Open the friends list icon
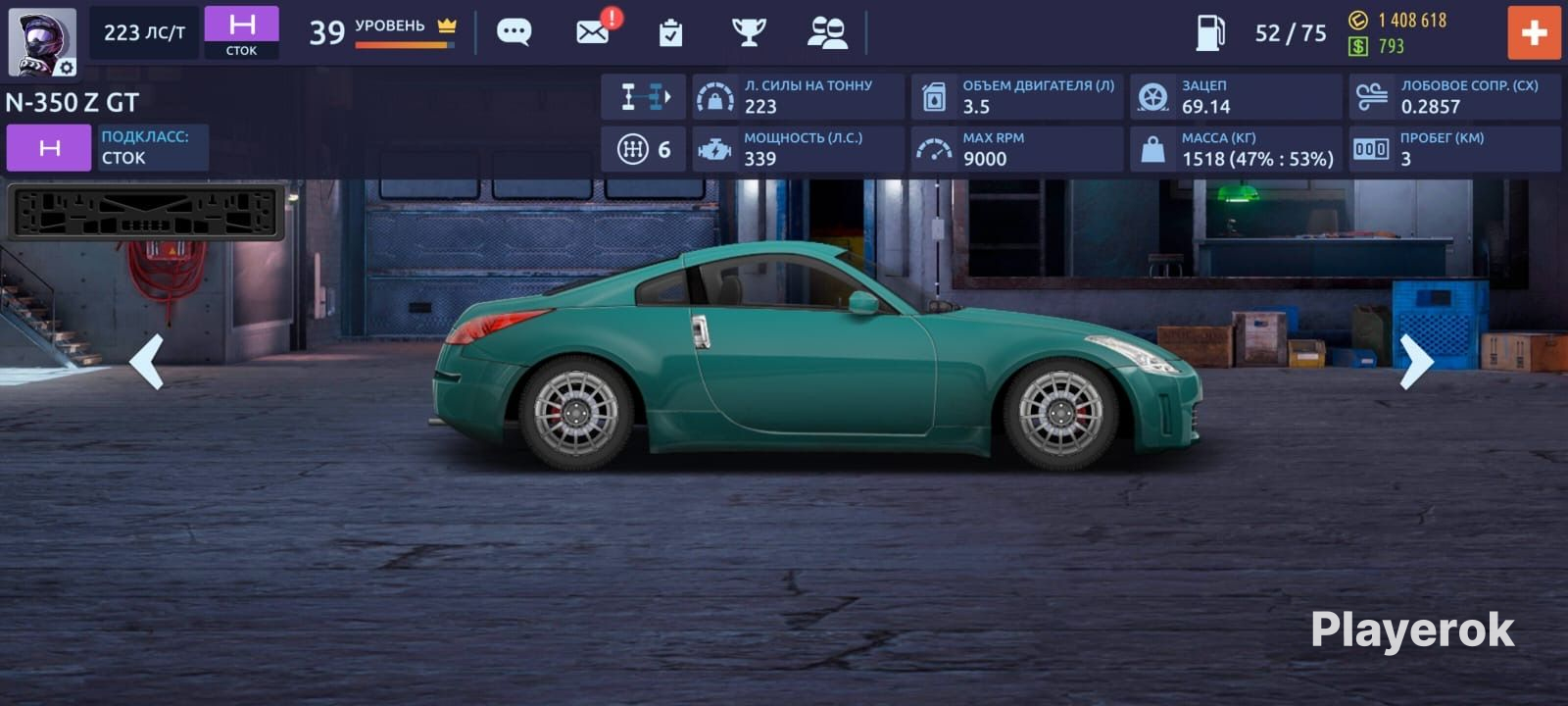1568x706 pixels. (x=827, y=32)
